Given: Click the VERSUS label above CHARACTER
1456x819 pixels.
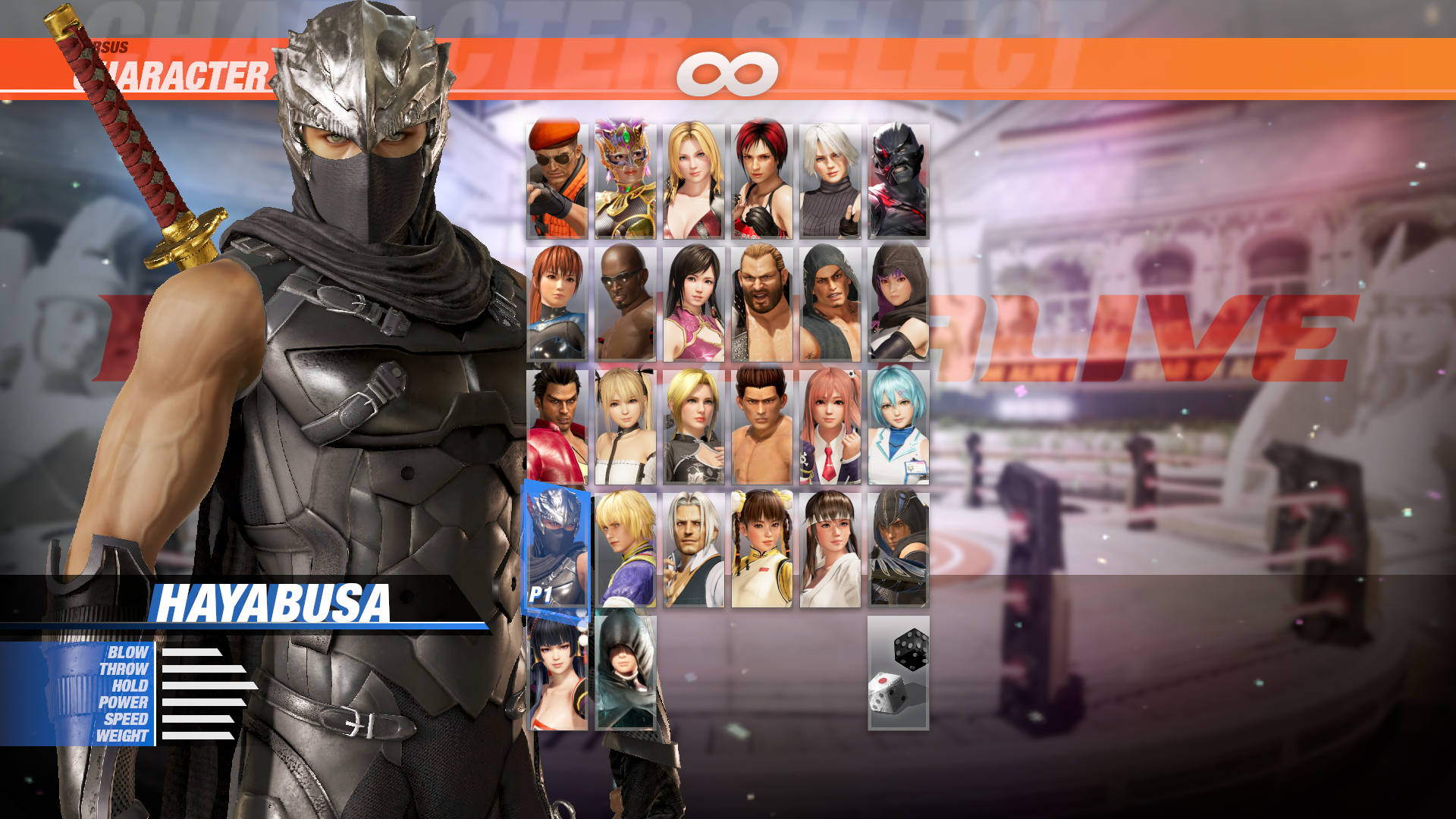Looking at the screenshot, I should click(112, 45).
